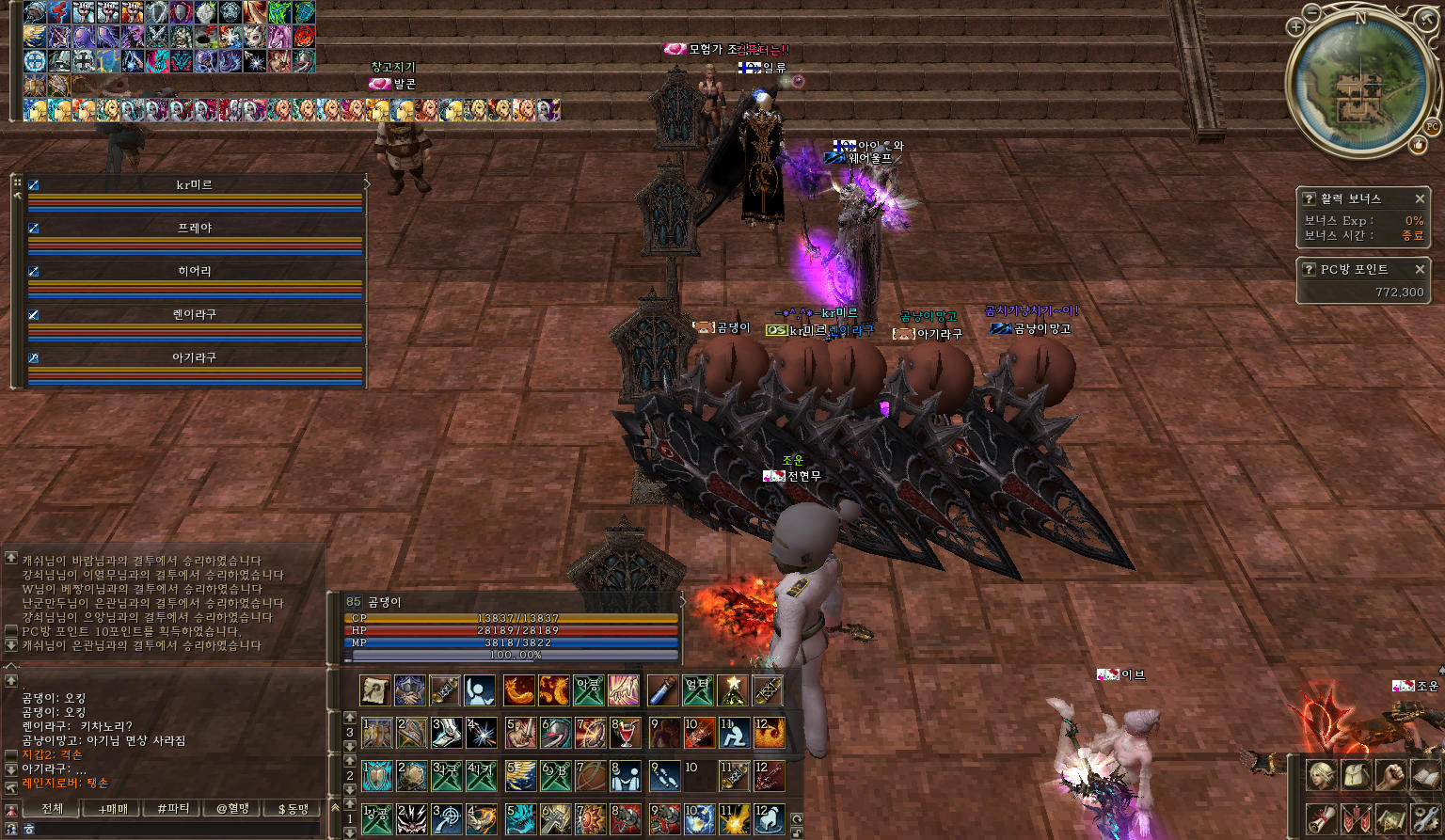1445x840 pixels.
Task: Activate the sitting figure action in slot 11
Action: (x=733, y=733)
